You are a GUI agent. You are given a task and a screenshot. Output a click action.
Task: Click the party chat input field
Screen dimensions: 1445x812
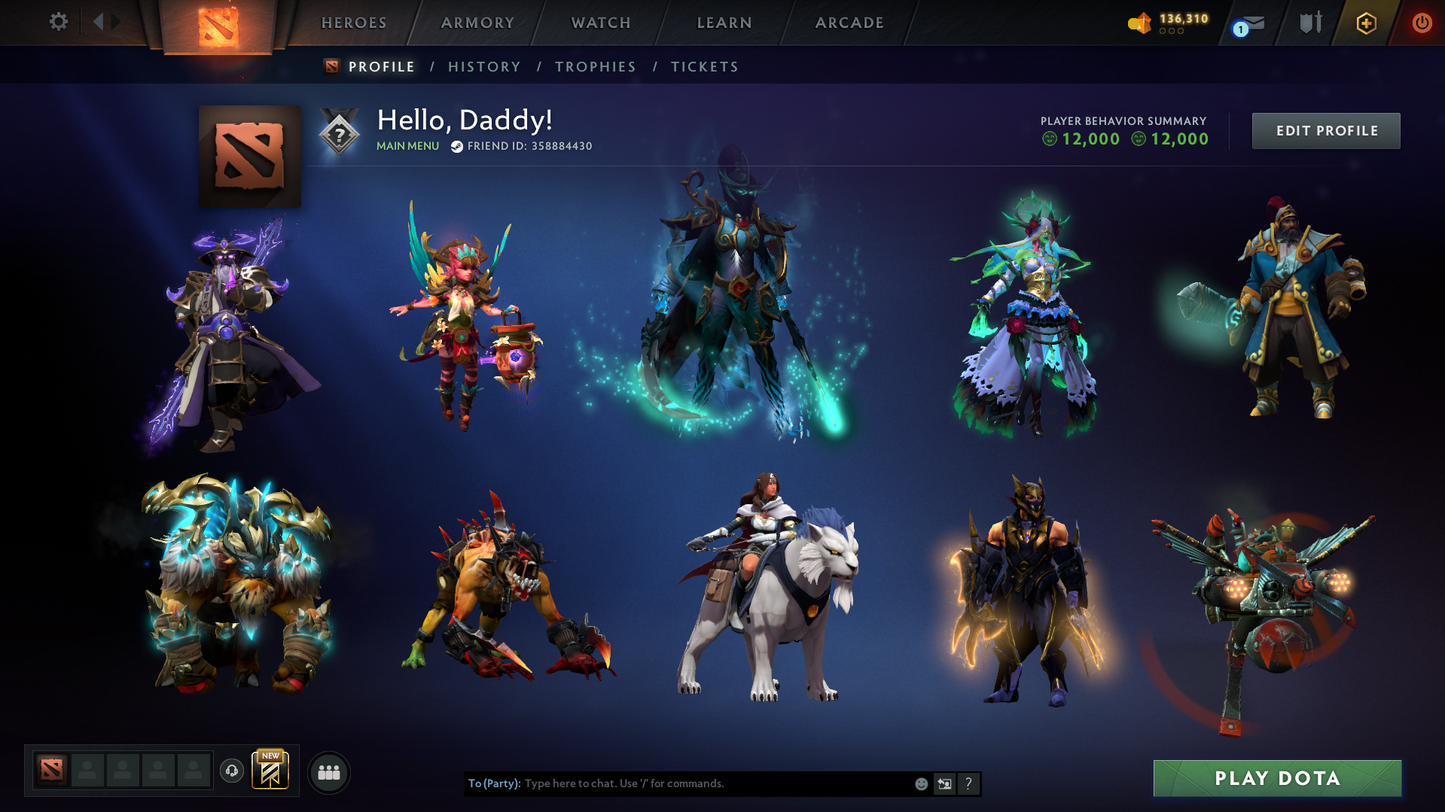700,784
